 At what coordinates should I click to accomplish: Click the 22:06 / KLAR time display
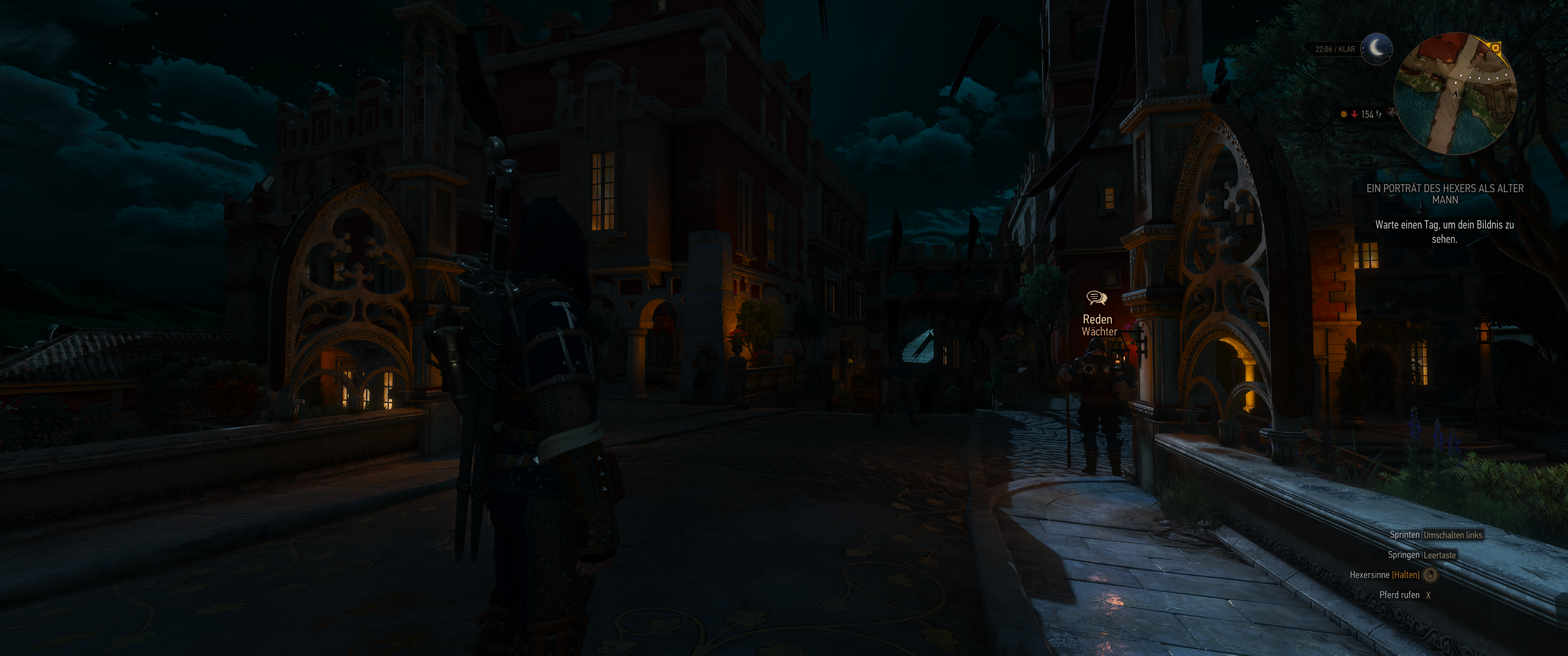click(1336, 48)
